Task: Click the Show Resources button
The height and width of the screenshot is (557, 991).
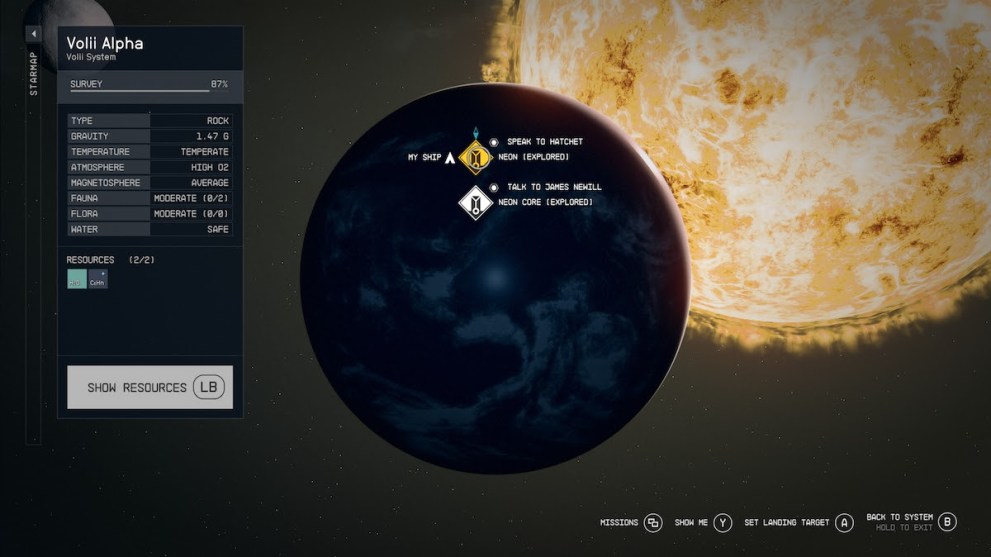Action: point(150,387)
